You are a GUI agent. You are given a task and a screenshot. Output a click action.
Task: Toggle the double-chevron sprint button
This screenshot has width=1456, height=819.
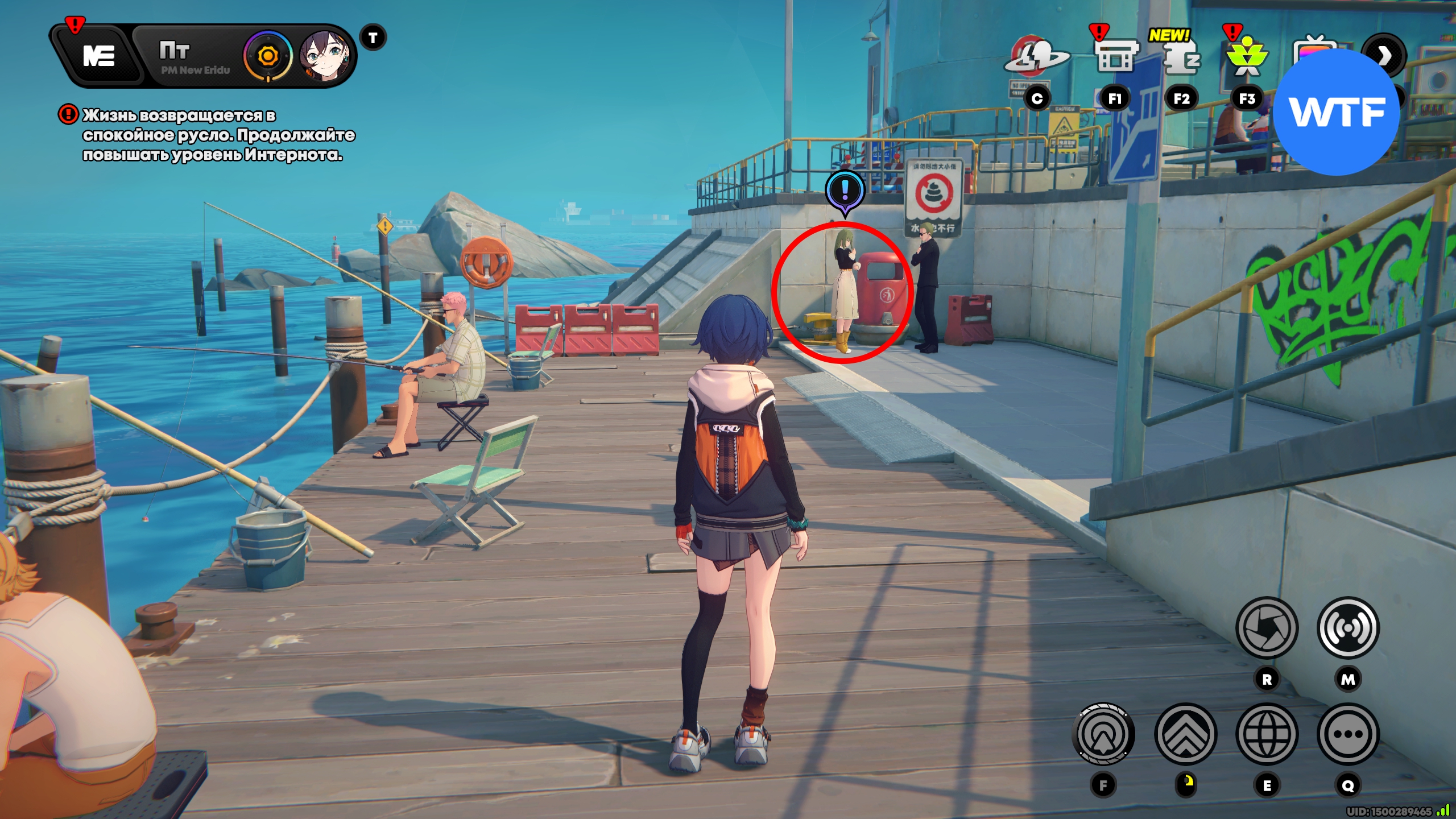(x=1185, y=734)
